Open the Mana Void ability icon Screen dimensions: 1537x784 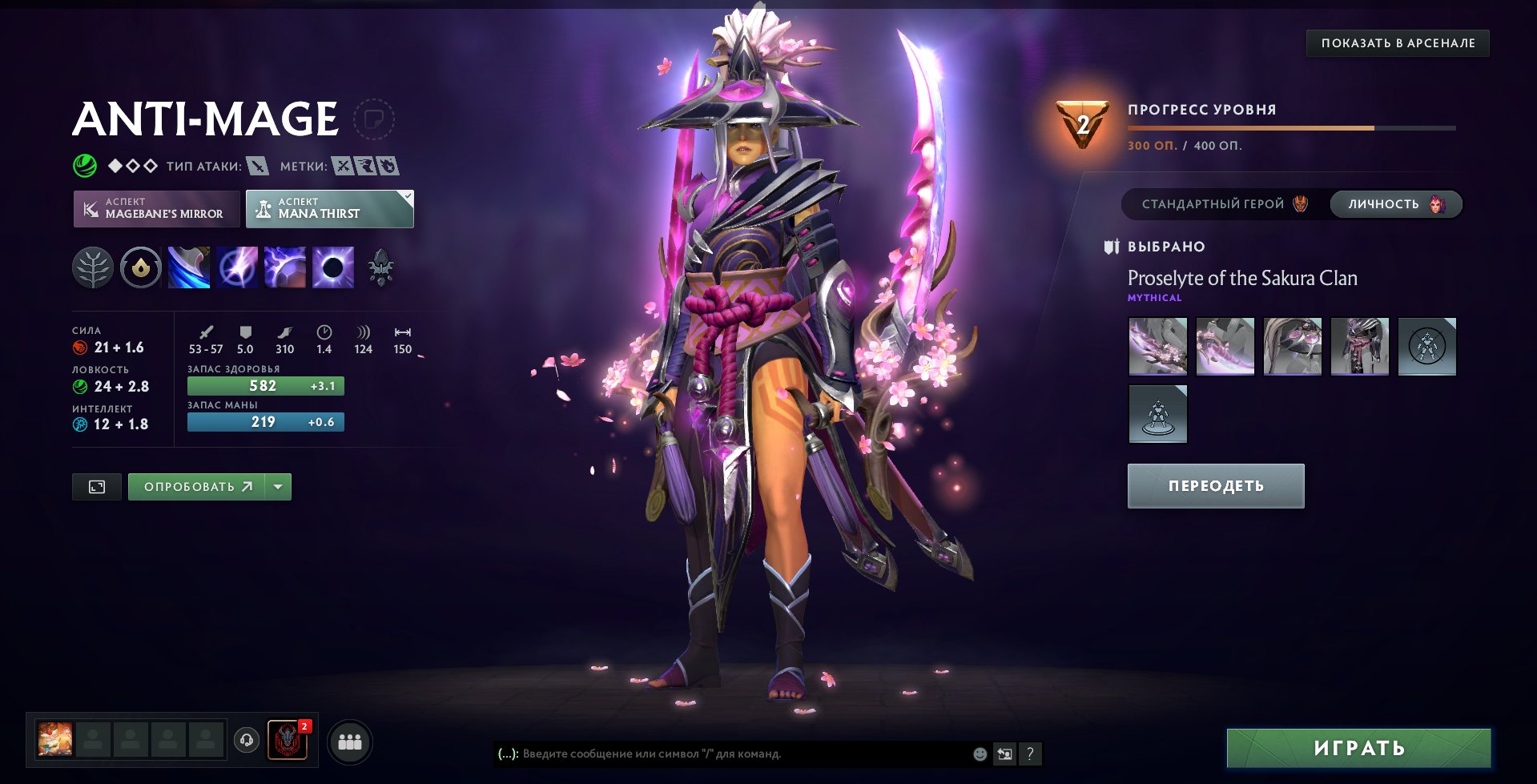pos(331,267)
